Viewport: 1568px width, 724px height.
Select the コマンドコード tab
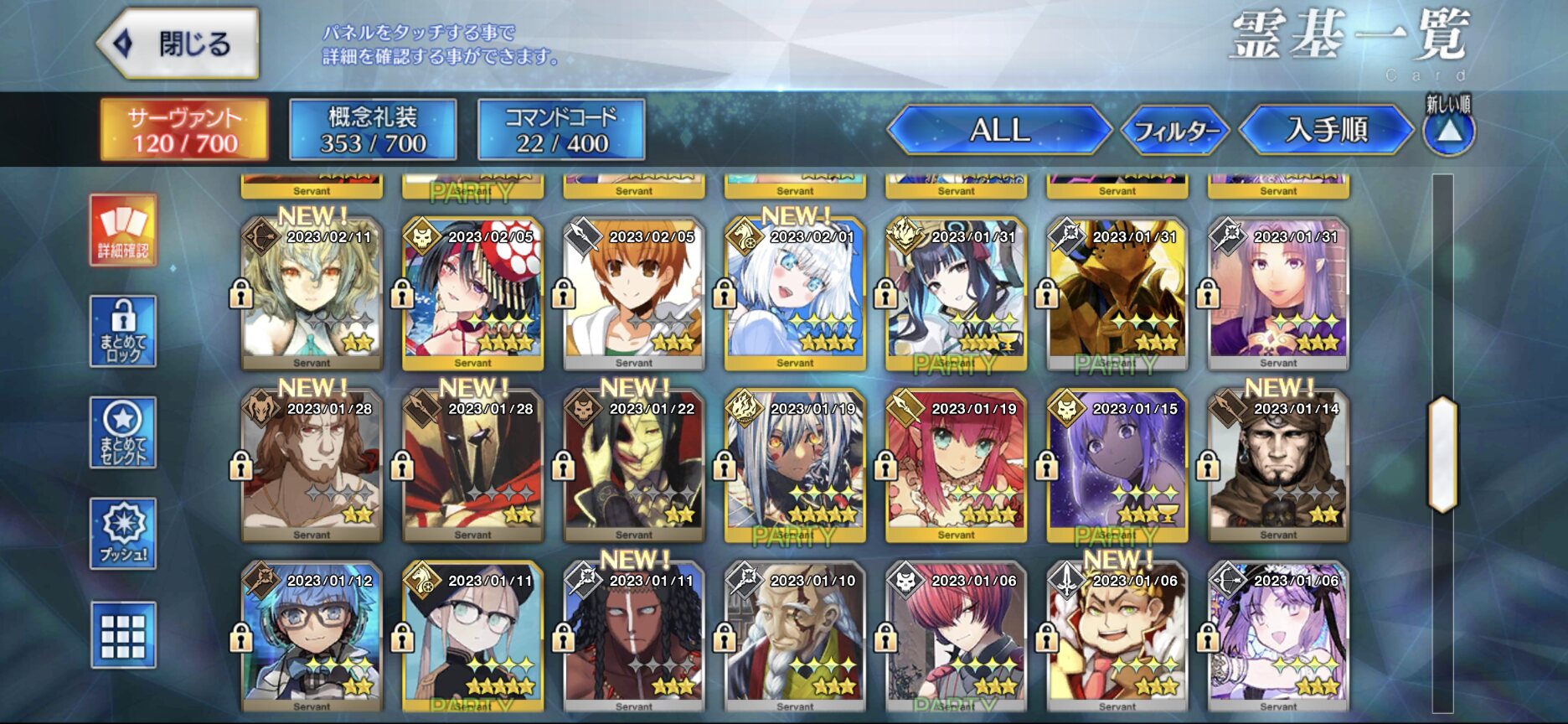(x=561, y=130)
